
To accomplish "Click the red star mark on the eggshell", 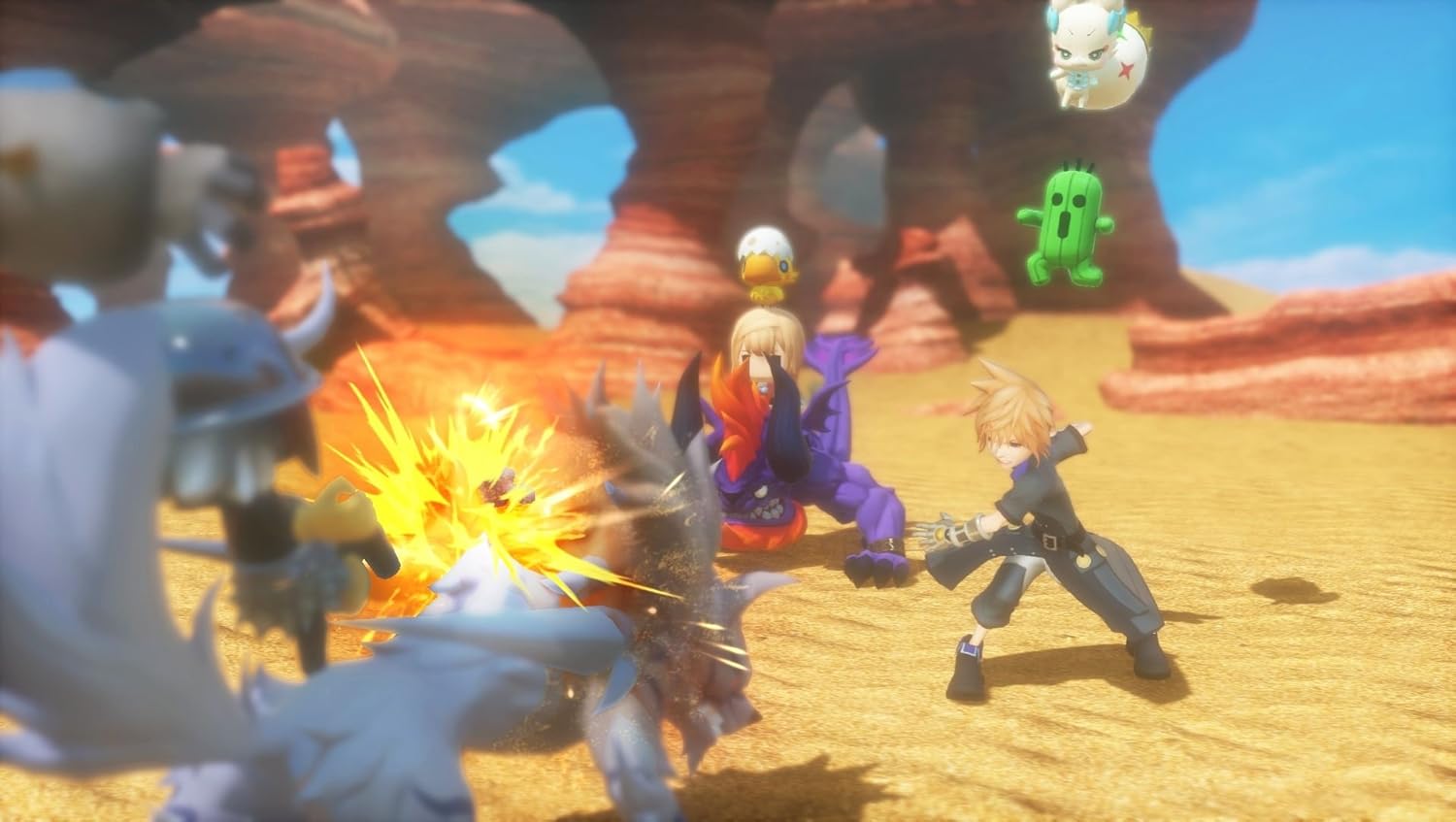I will 1125,70.
